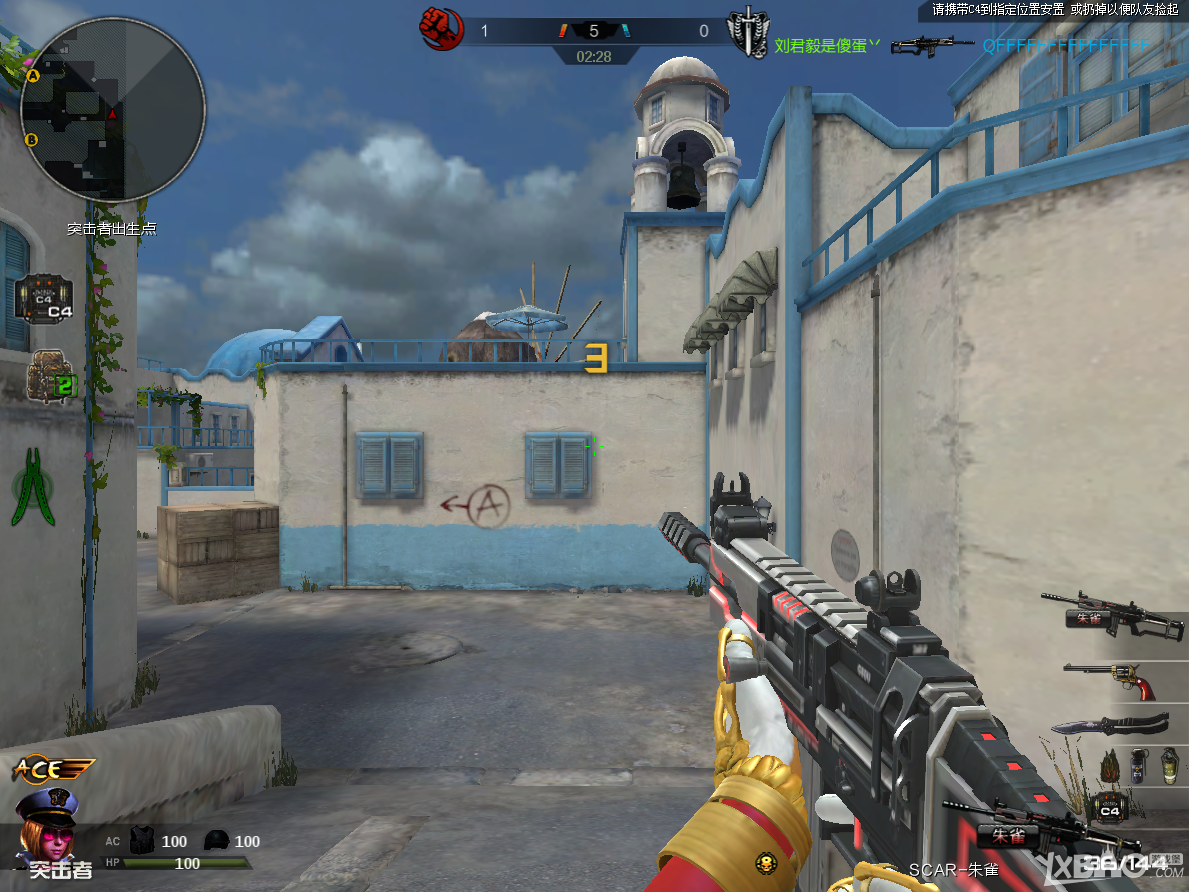Screen dimensions: 1189x892
Task: Click the character portrait with police cap
Action: [x=49, y=818]
